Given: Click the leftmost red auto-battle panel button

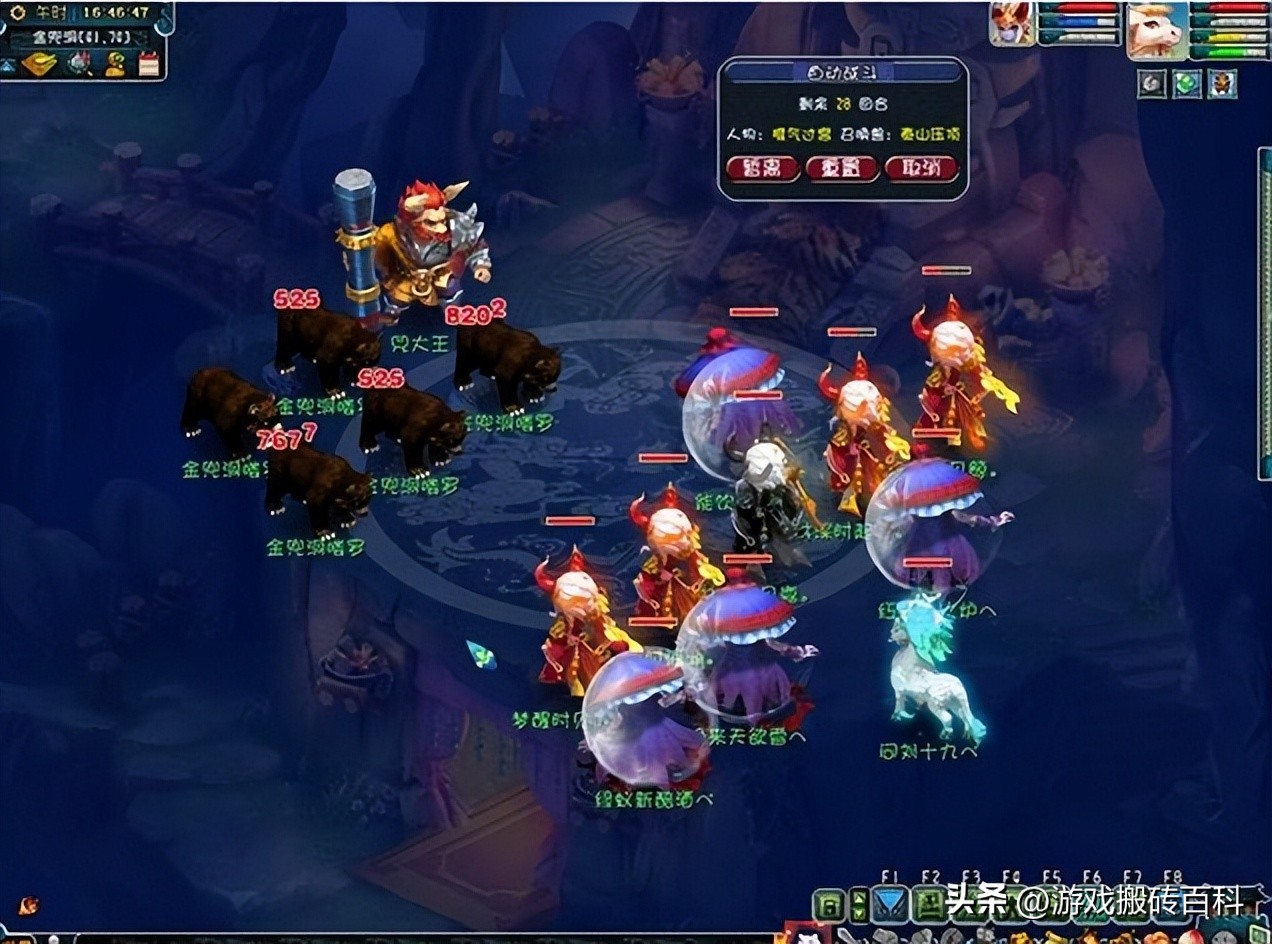Looking at the screenshot, I should click(763, 168).
